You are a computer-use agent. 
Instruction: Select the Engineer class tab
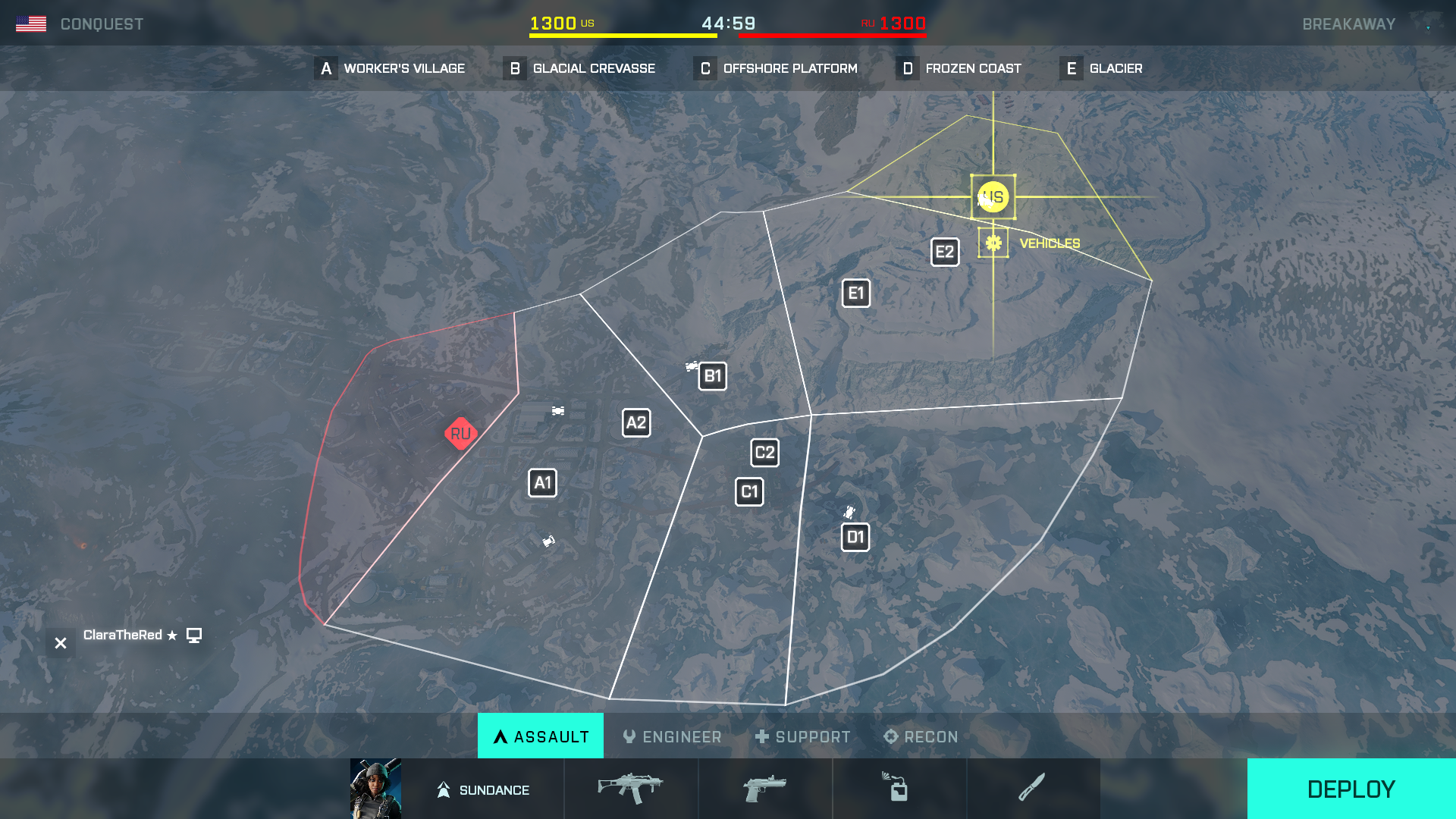click(672, 736)
